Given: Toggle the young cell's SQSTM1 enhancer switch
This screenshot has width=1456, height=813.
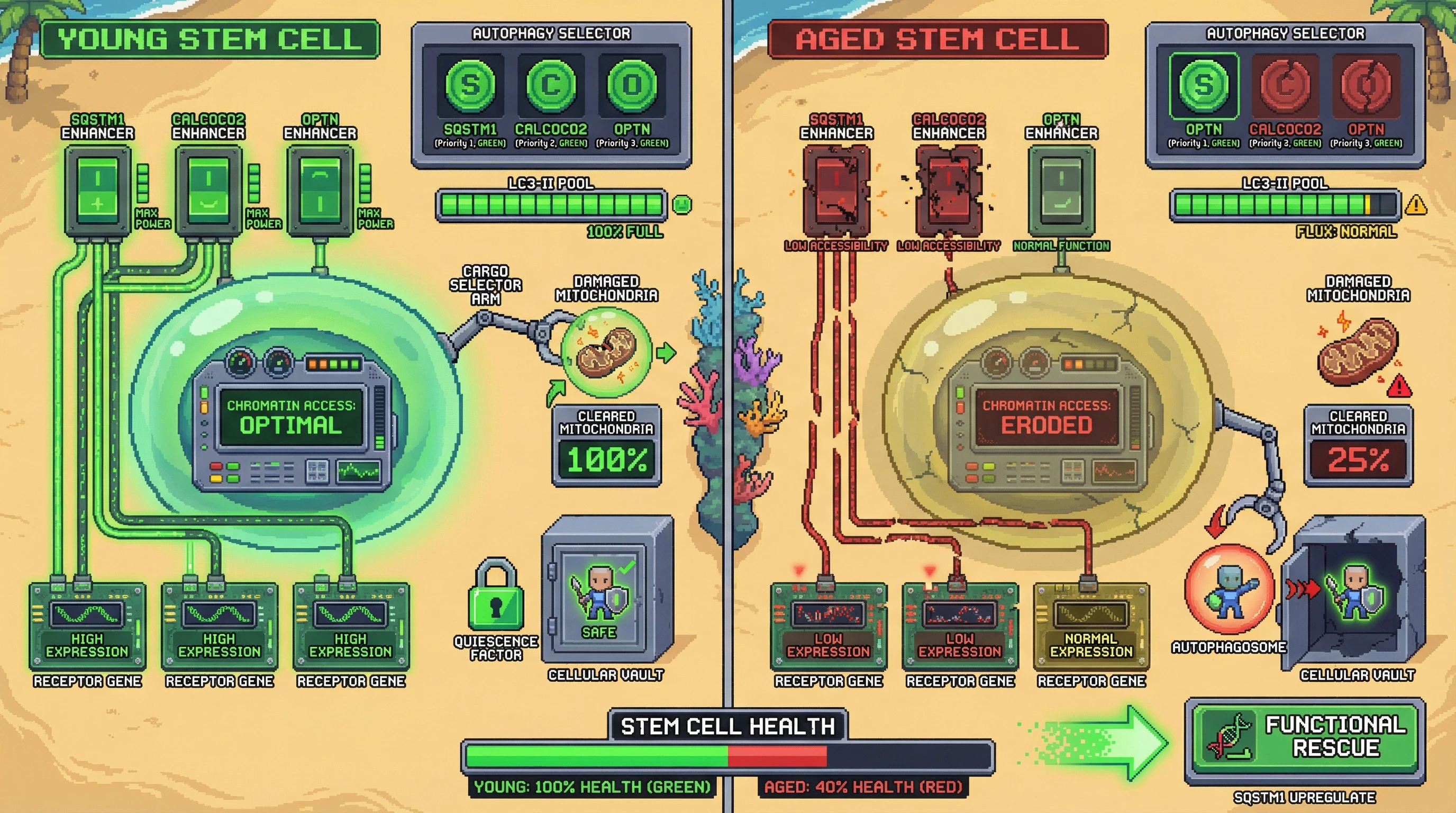Looking at the screenshot, I should 98,191.
